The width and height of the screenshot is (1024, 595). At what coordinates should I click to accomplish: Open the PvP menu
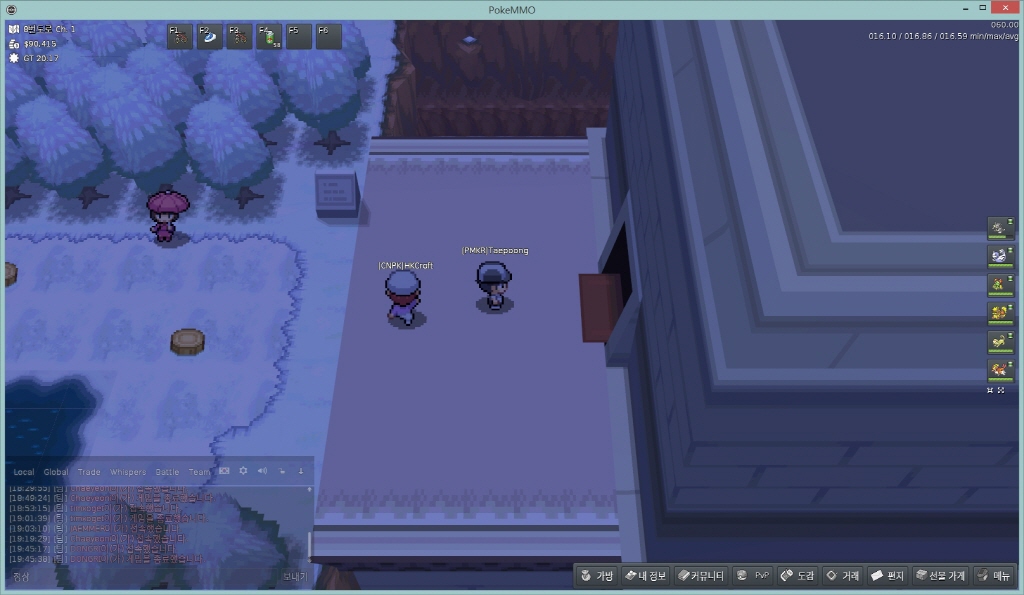[x=753, y=576]
